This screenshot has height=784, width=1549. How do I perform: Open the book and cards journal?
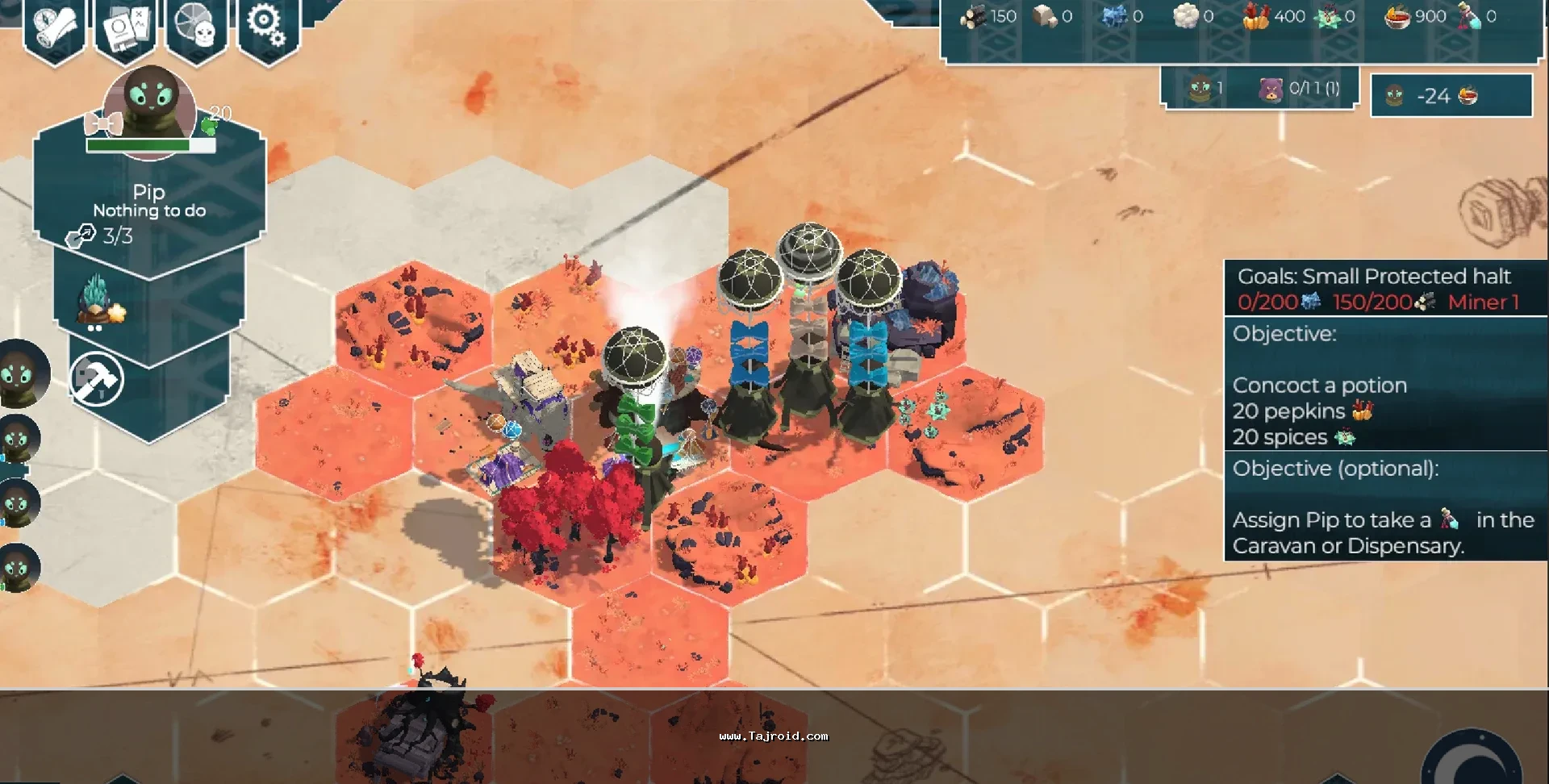click(125, 29)
